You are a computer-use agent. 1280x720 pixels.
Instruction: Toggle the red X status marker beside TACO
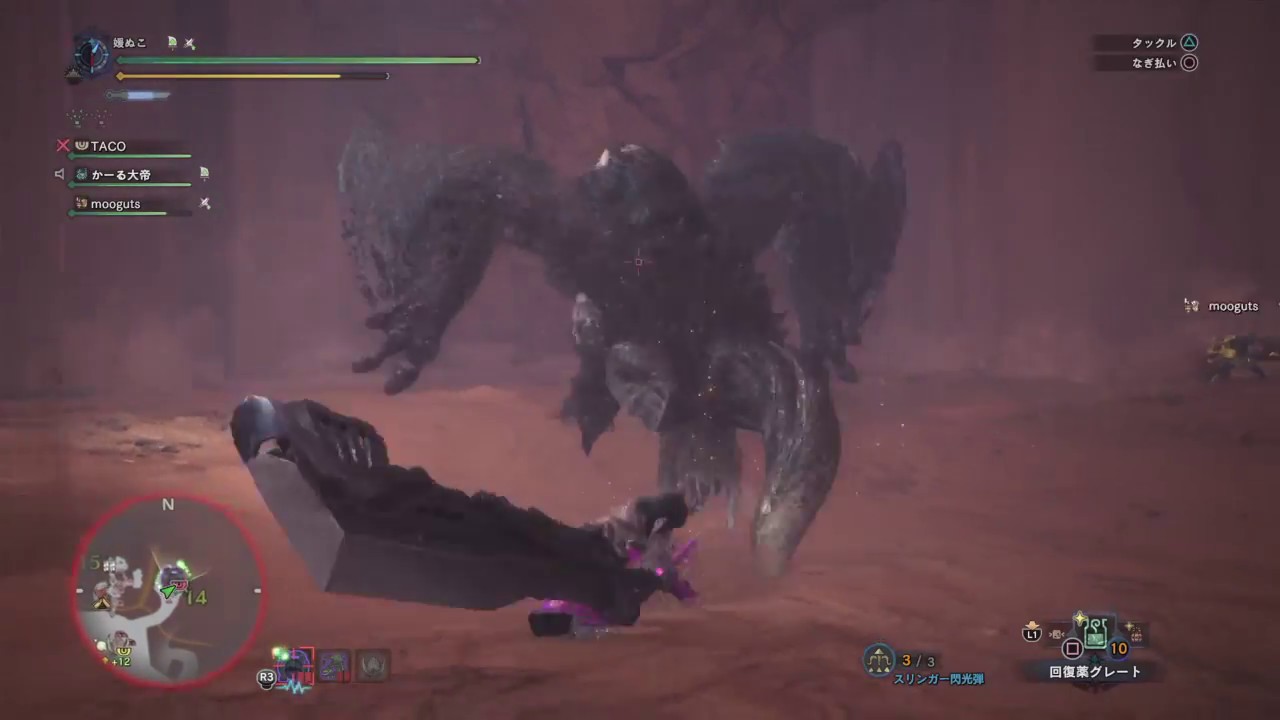[x=62, y=146]
